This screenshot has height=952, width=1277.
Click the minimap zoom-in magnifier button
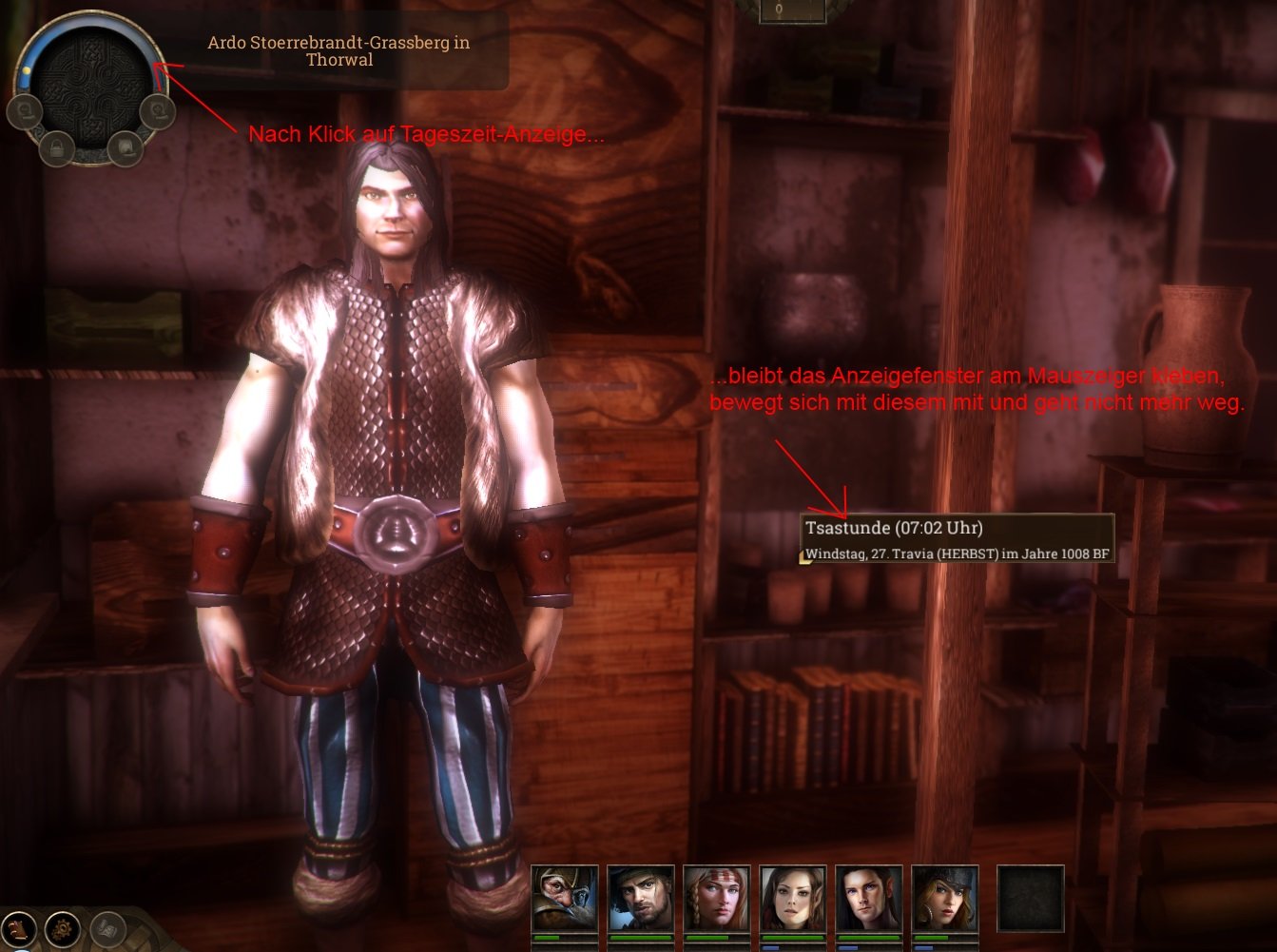coord(157,112)
